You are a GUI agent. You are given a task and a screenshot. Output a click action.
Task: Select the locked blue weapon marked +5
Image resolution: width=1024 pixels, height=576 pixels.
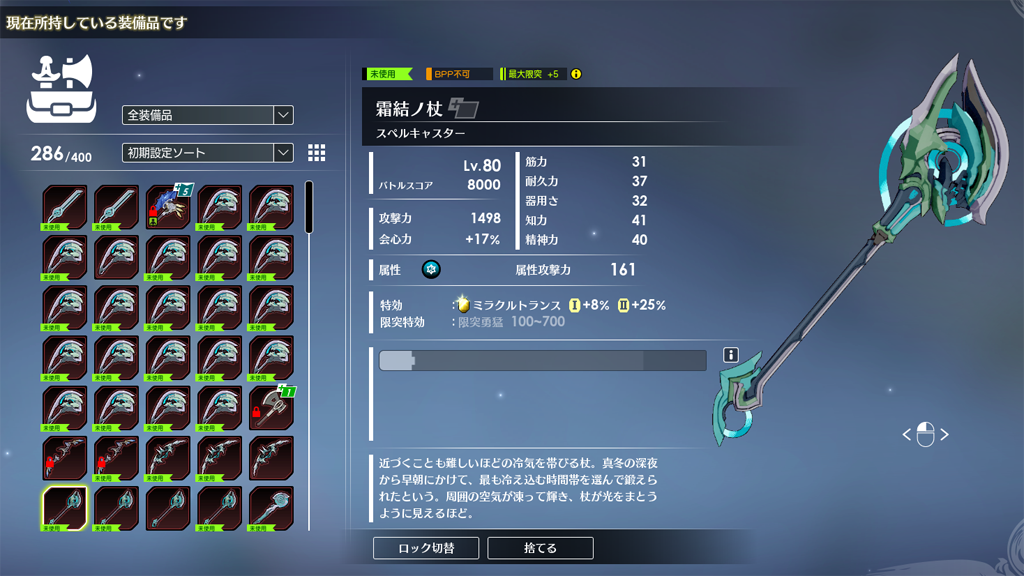[168, 207]
